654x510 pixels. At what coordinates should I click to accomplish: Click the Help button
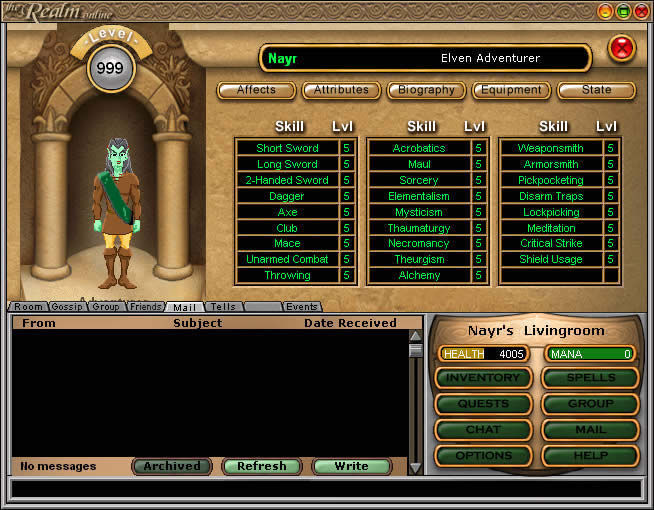591,456
